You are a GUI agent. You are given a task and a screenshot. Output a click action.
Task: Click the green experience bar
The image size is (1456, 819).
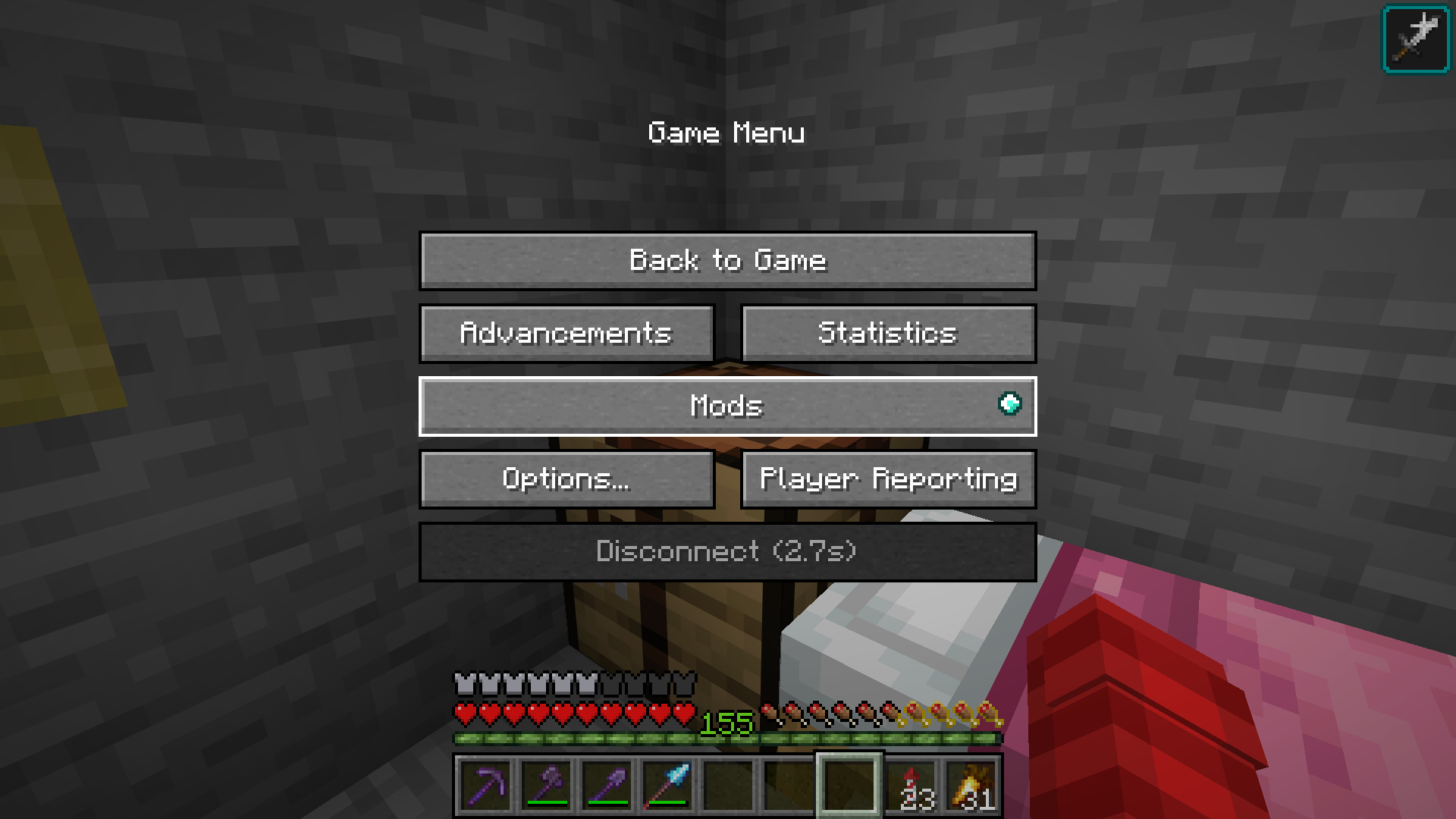[x=726, y=736]
